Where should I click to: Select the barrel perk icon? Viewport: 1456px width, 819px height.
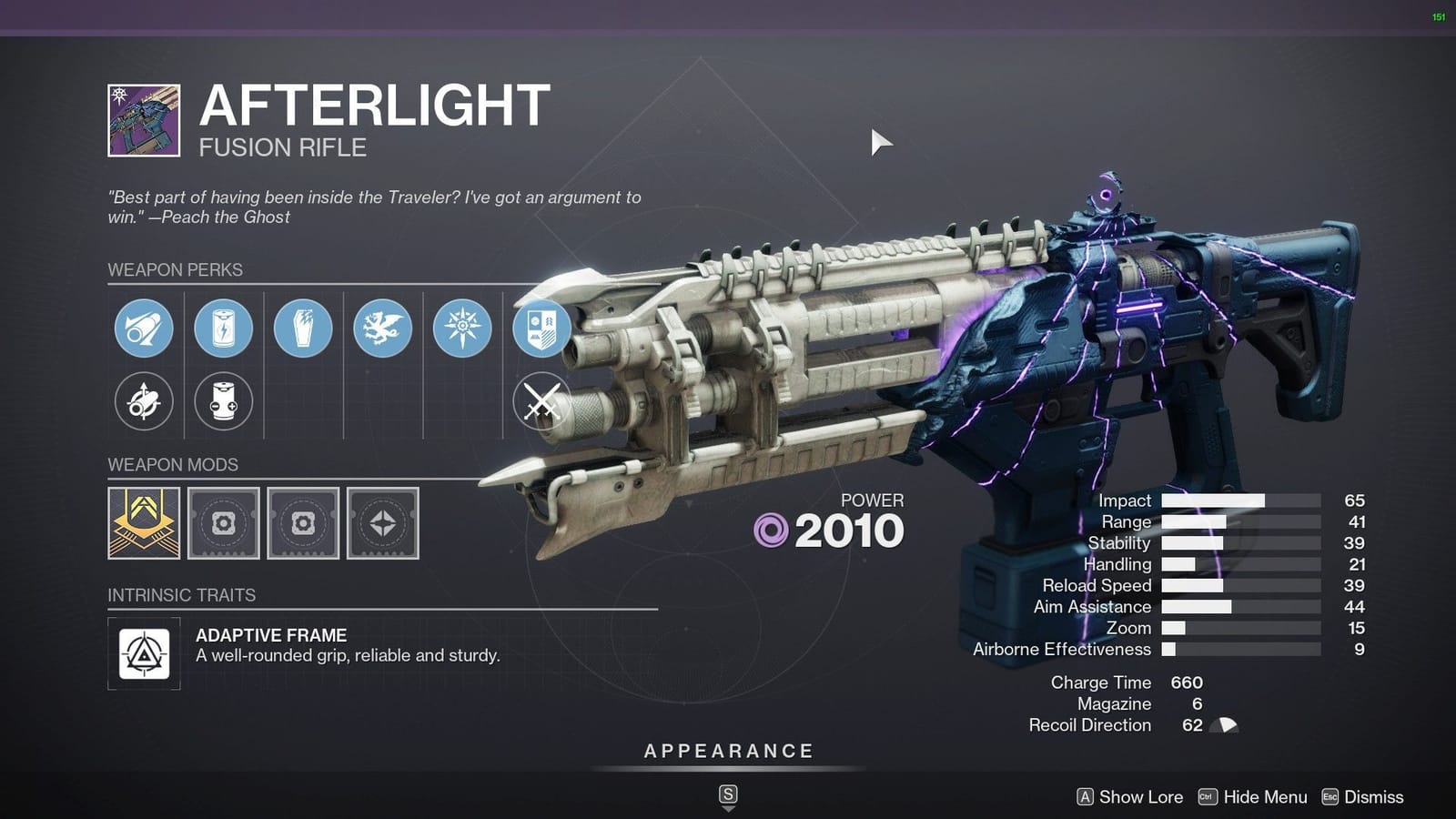(146, 329)
